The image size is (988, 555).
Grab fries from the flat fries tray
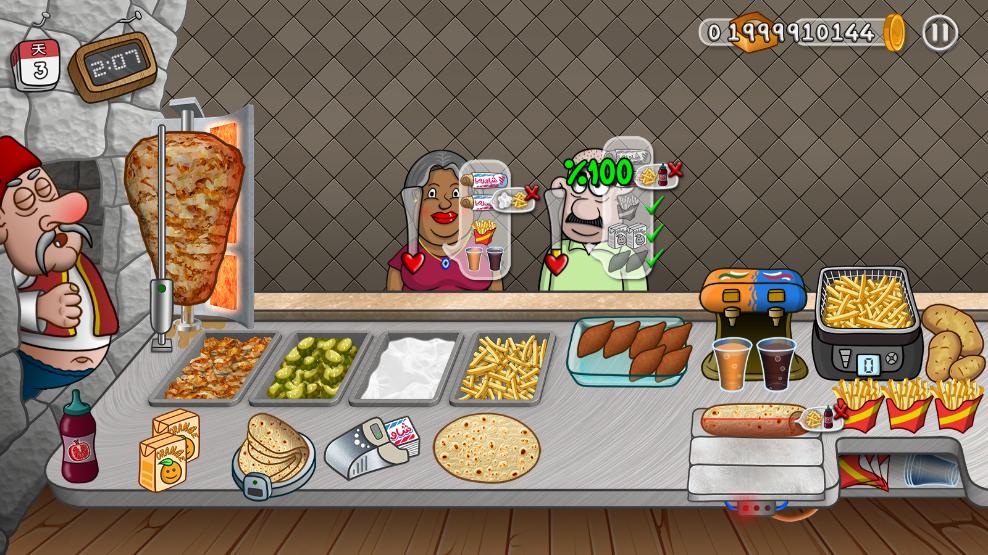coord(505,366)
